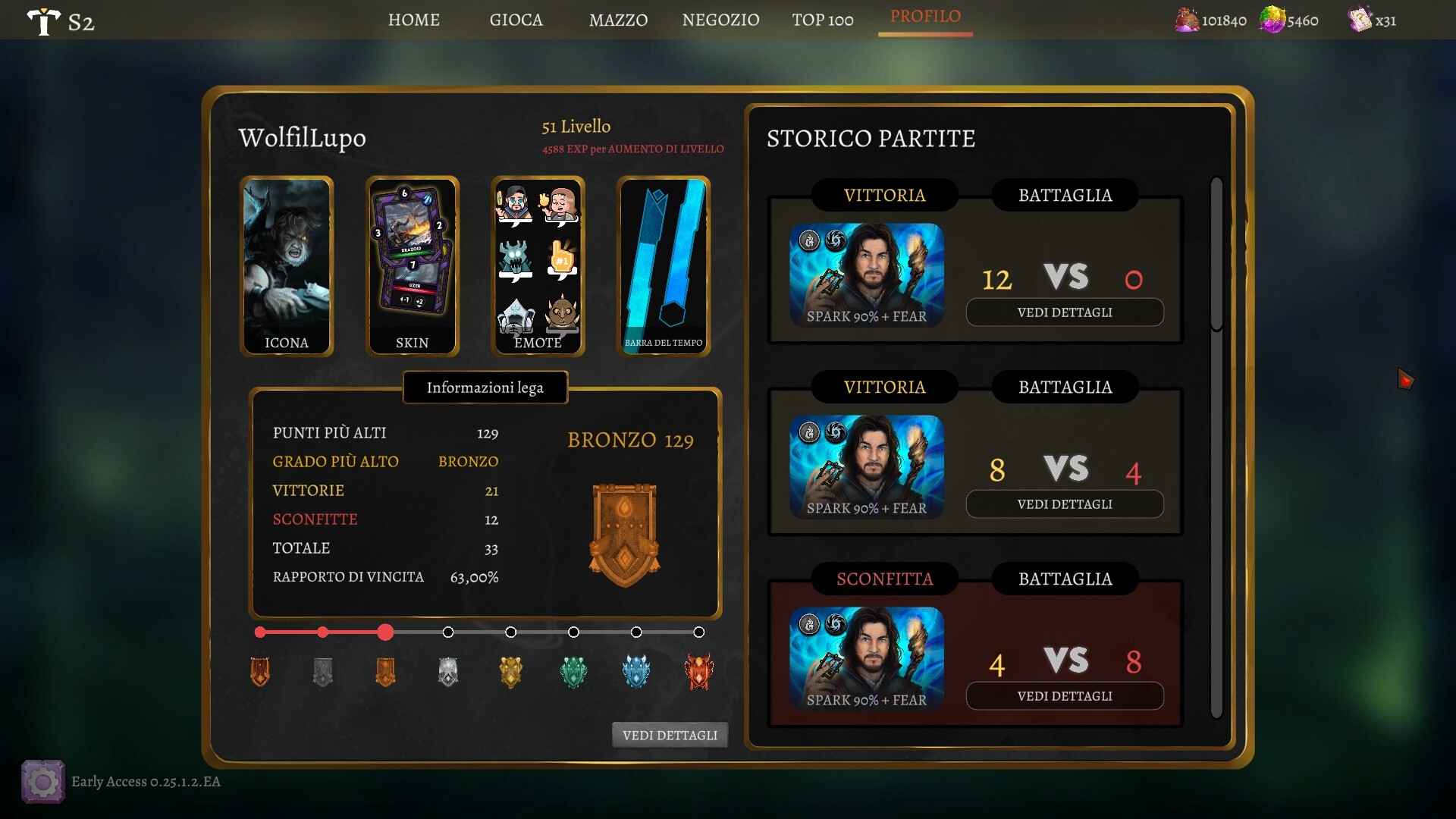Open the settings gear icon
Image resolution: width=1456 pixels, height=819 pixels.
[x=43, y=782]
